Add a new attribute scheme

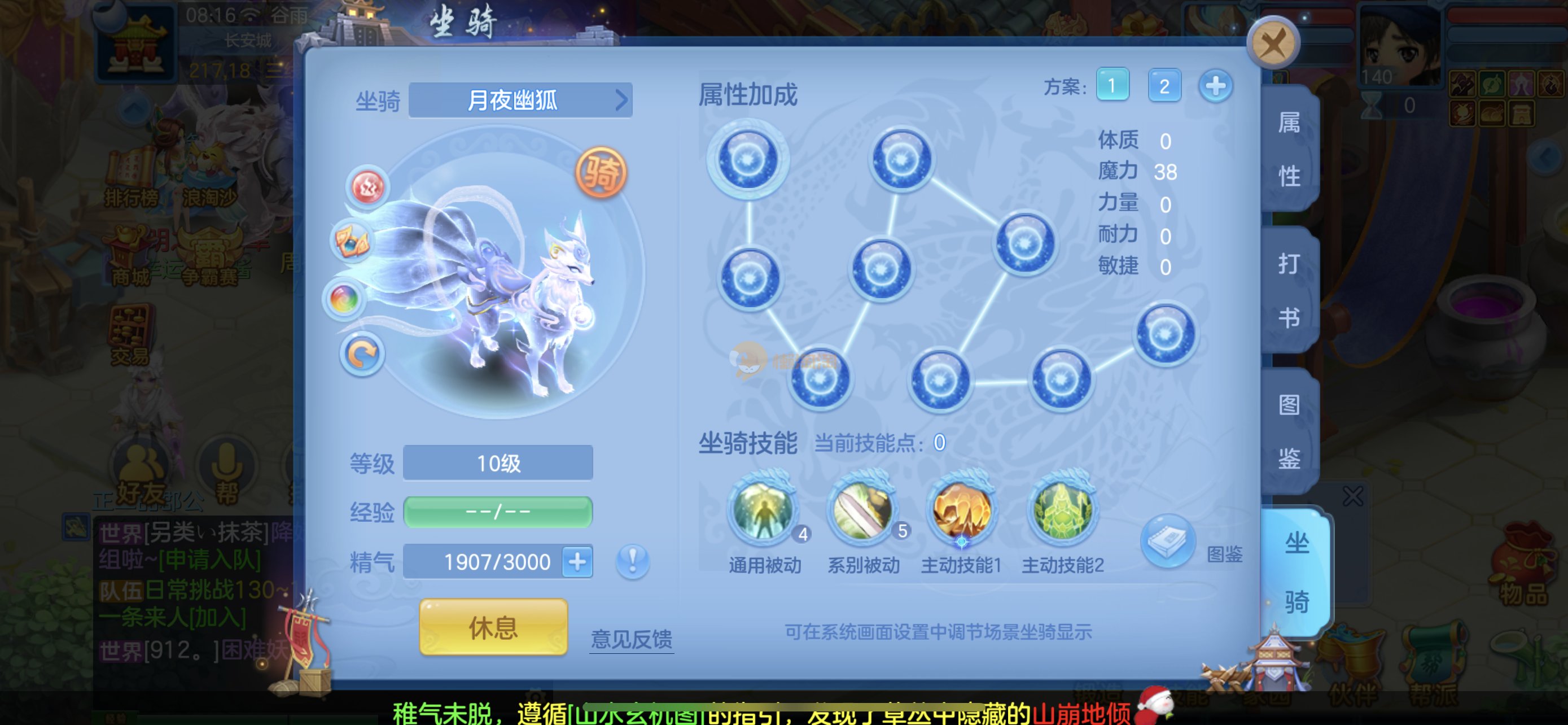[1216, 86]
